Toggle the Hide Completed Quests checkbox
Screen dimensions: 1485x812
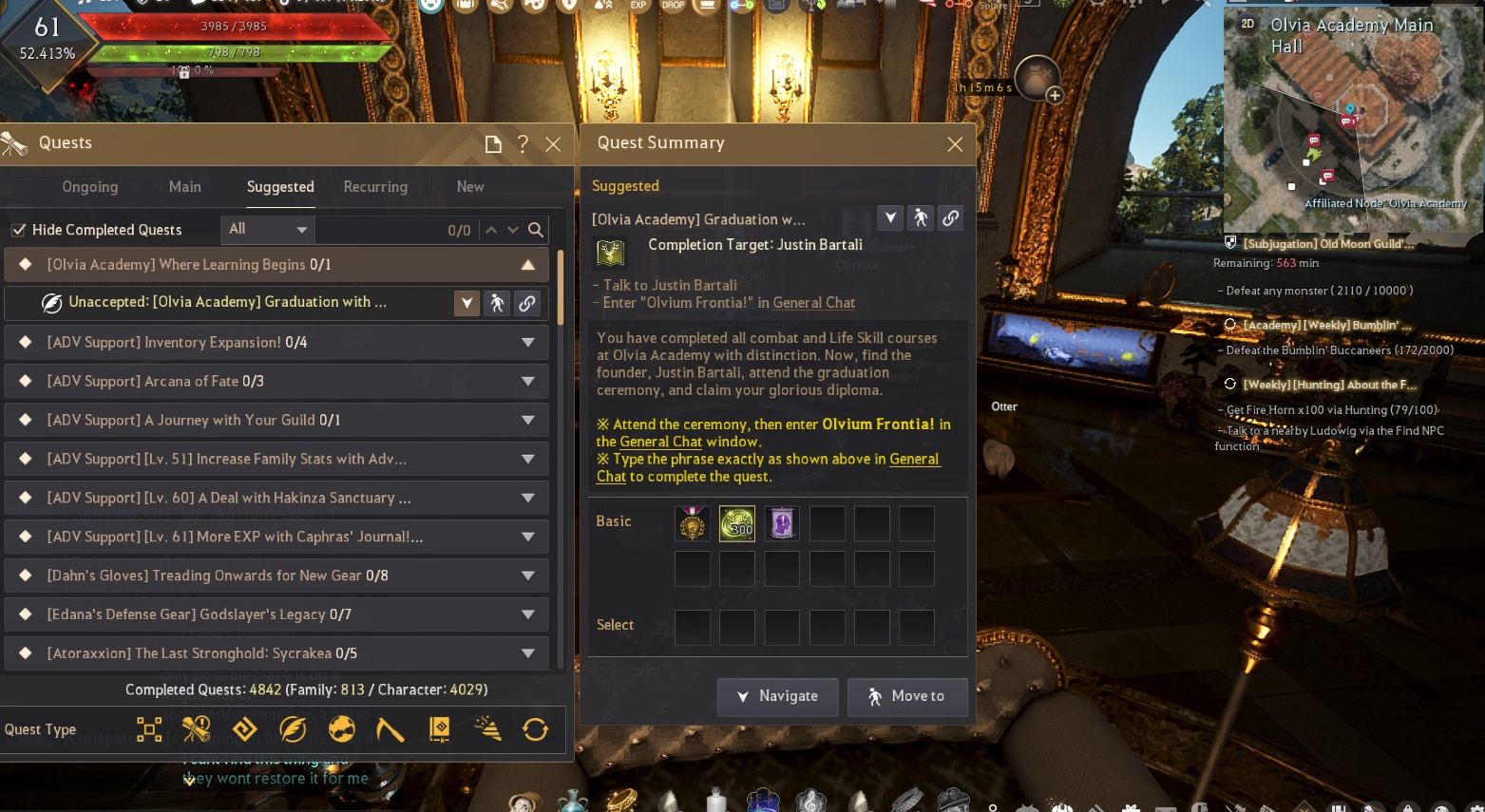18,230
